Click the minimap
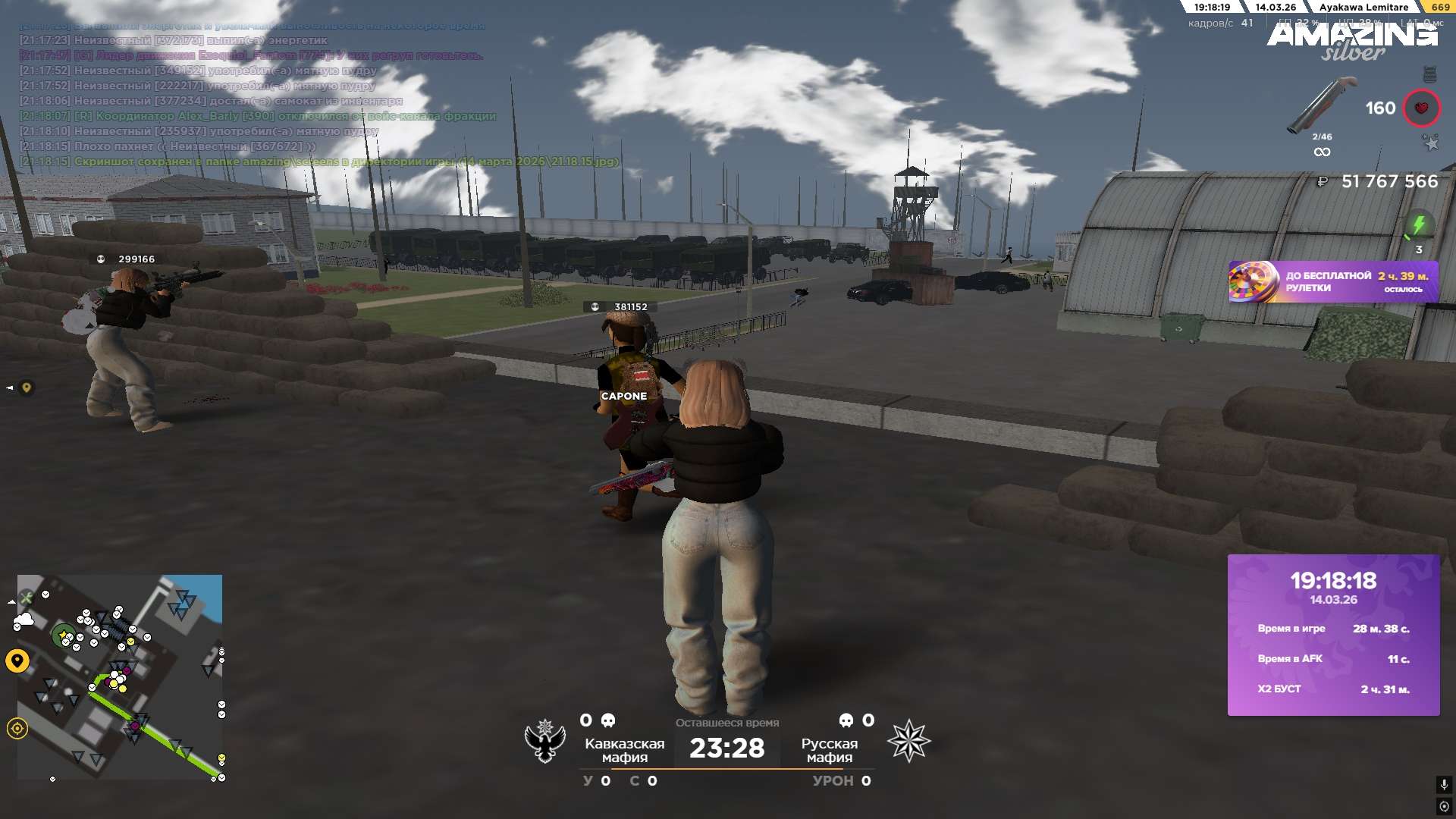 click(x=120, y=676)
